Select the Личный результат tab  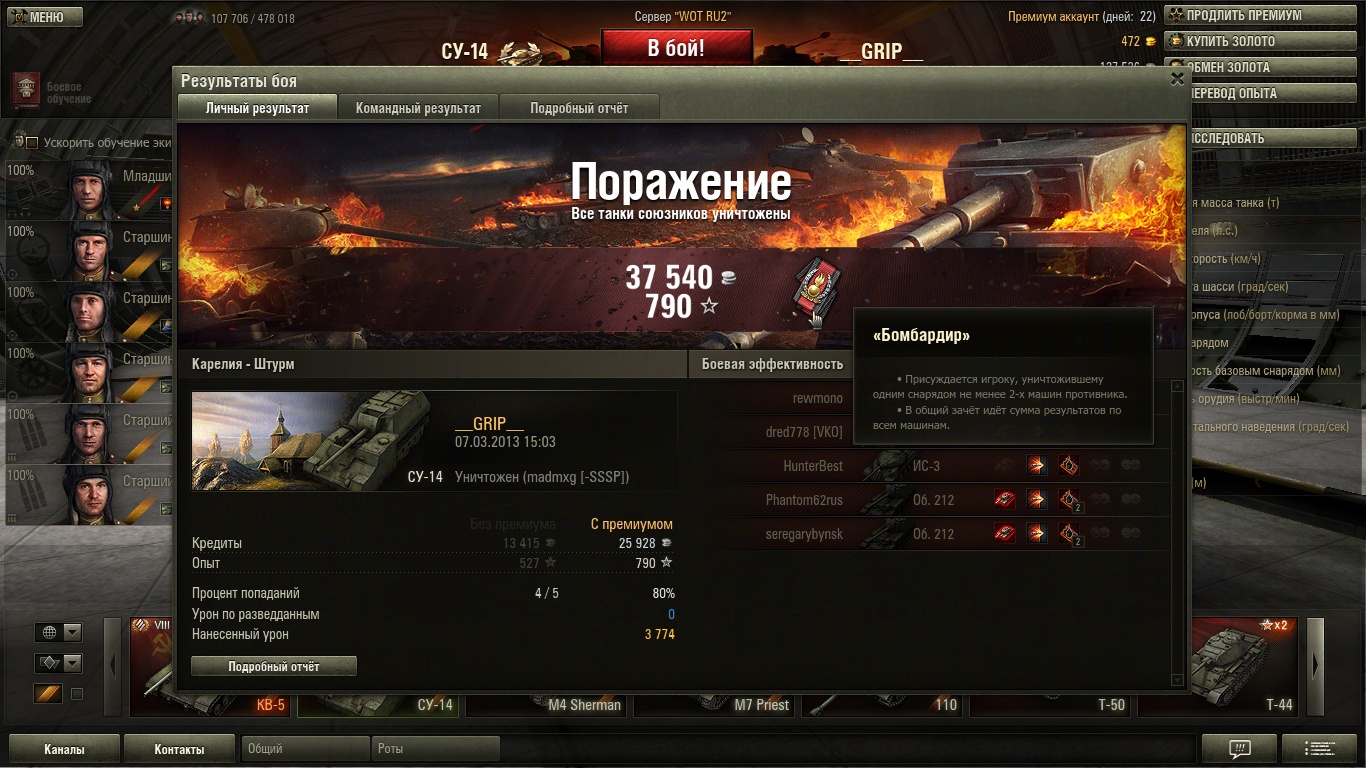click(x=257, y=108)
